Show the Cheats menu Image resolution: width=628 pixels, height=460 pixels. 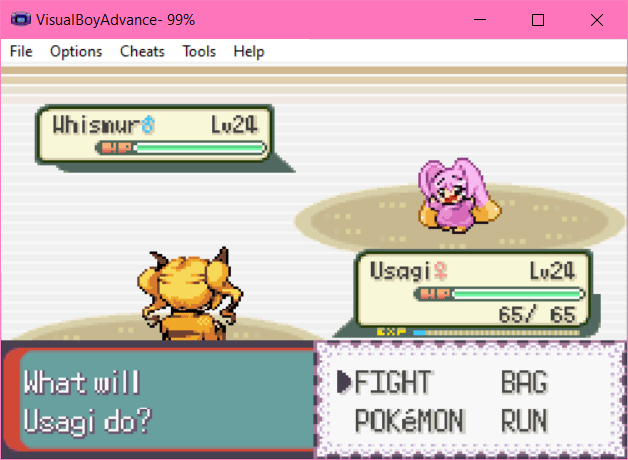(x=142, y=51)
